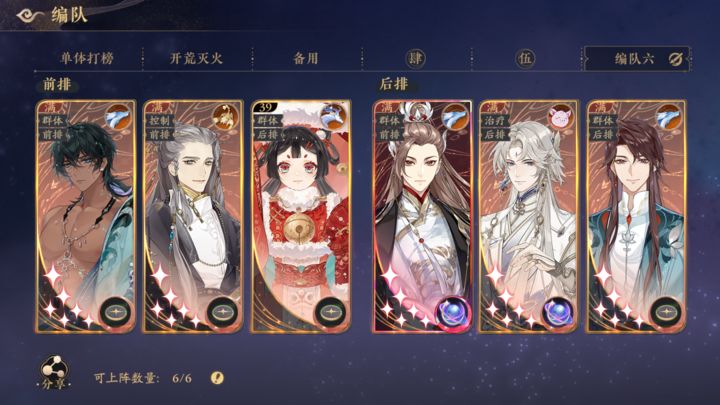
Task: Show info via the yellow exclamation icon
Action: coord(217,377)
